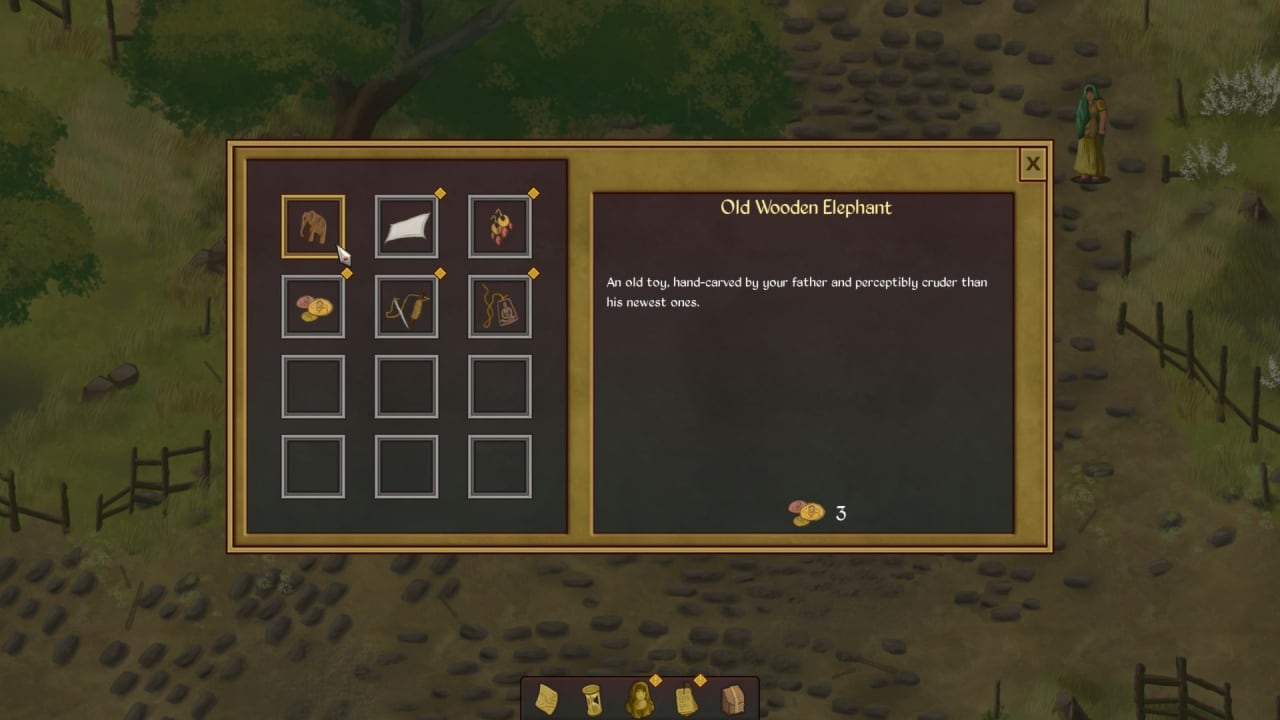The height and width of the screenshot is (720, 1280).
Task: Select the amulet necklace slot
Action: click(x=500, y=307)
